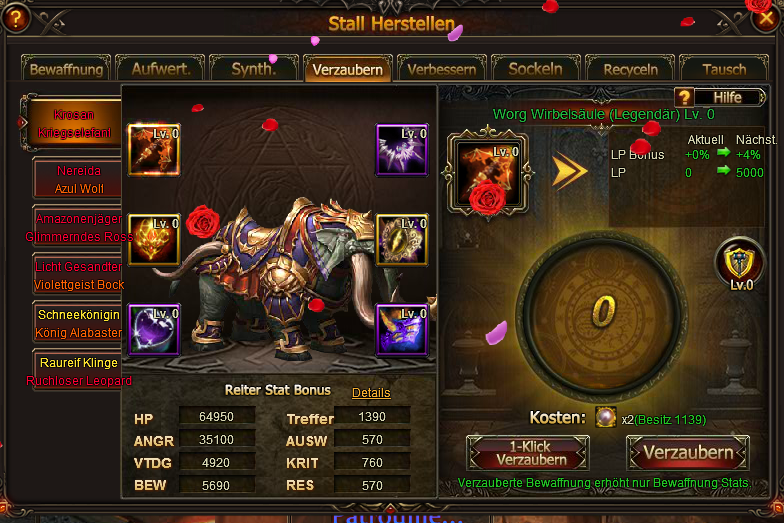Viewport: 784px width, 523px height.
Task: Show rider stat Details
Action: pyautogui.click(x=371, y=393)
